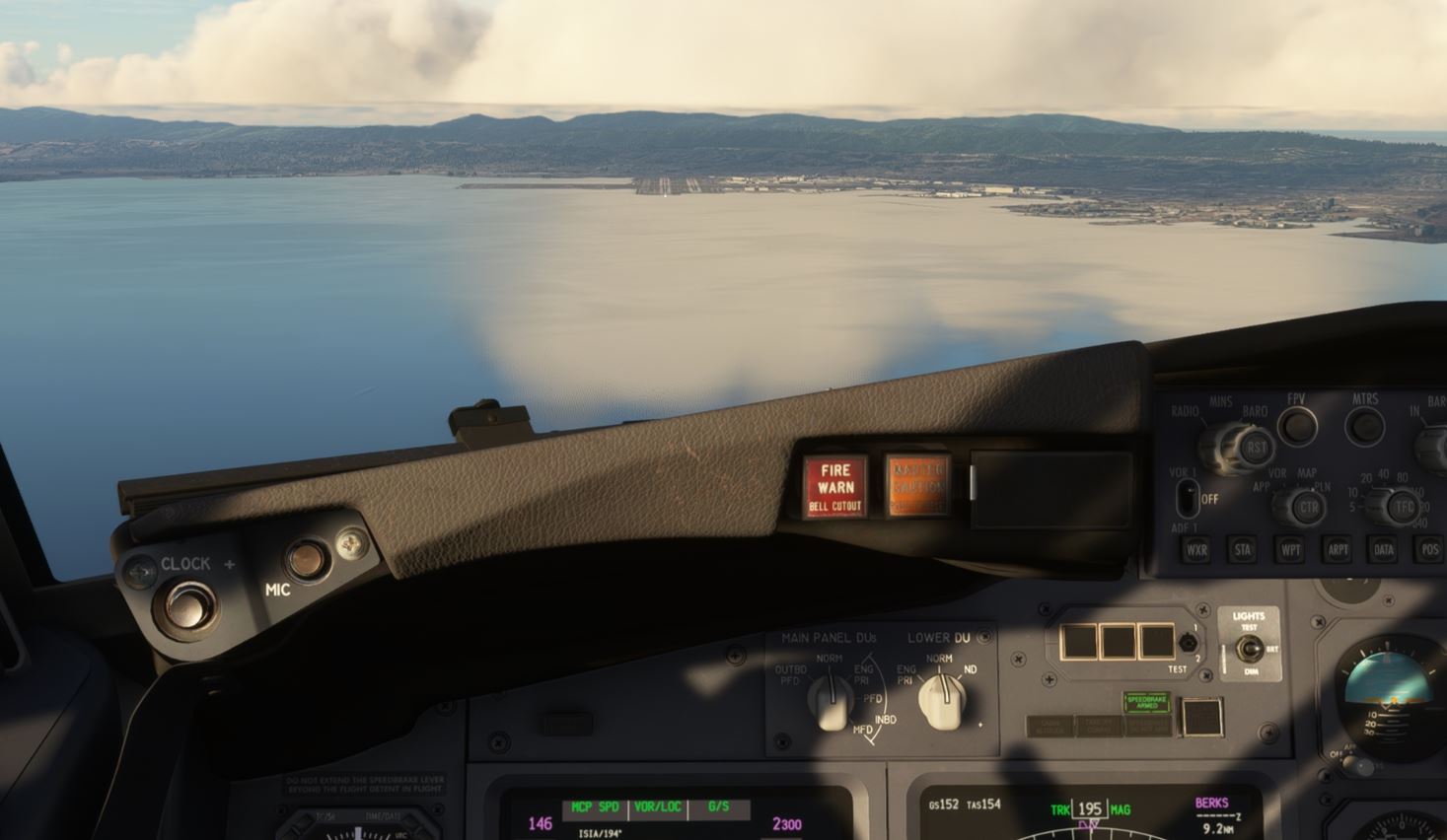Toggle the FPV flight path vector button

point(1296,426)
